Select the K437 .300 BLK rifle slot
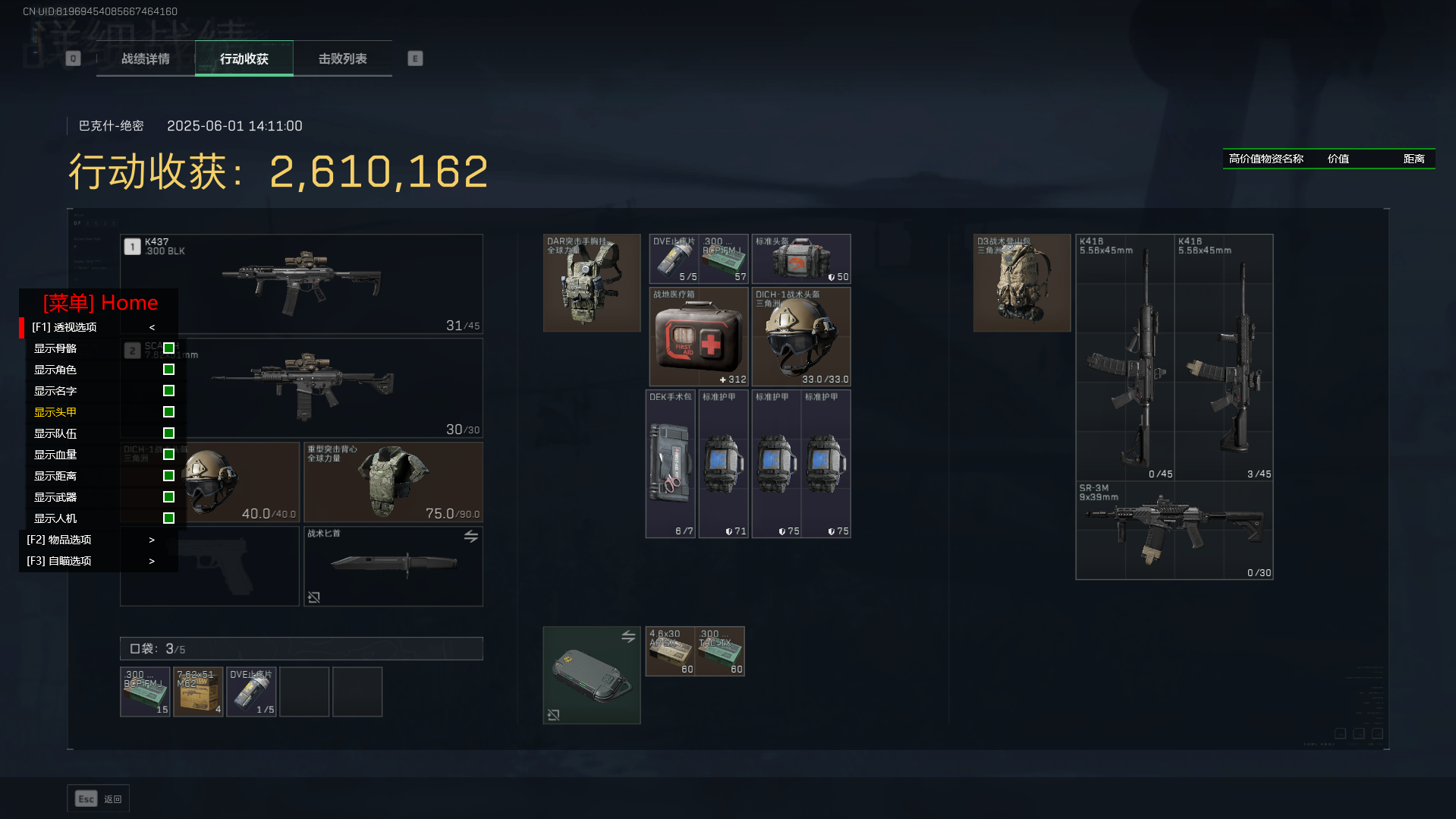1456x819 pixels. coord(302,284)
